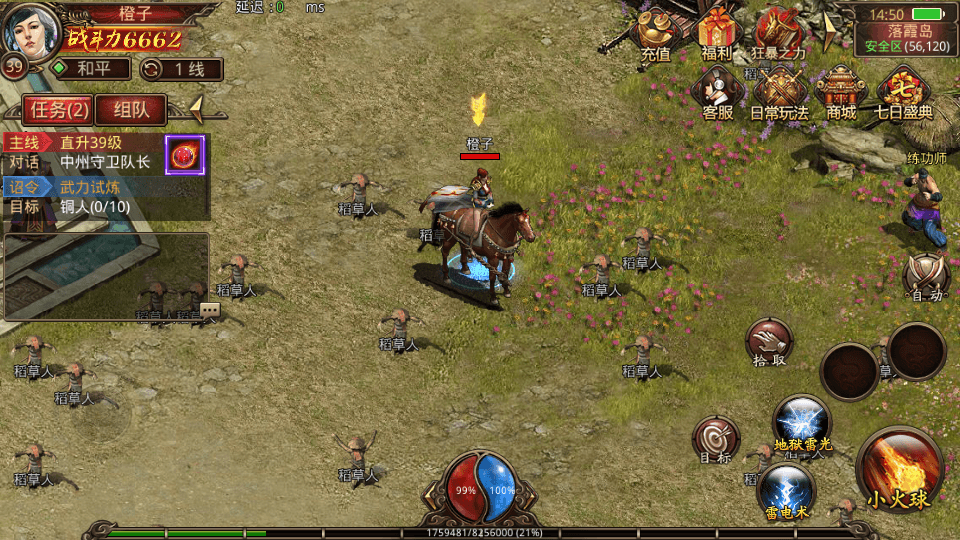Image resolution: width=960 pixels, height=540 pixels.
Task: Open the 七日盛典 seven-day festival
Action: point(903,93)
